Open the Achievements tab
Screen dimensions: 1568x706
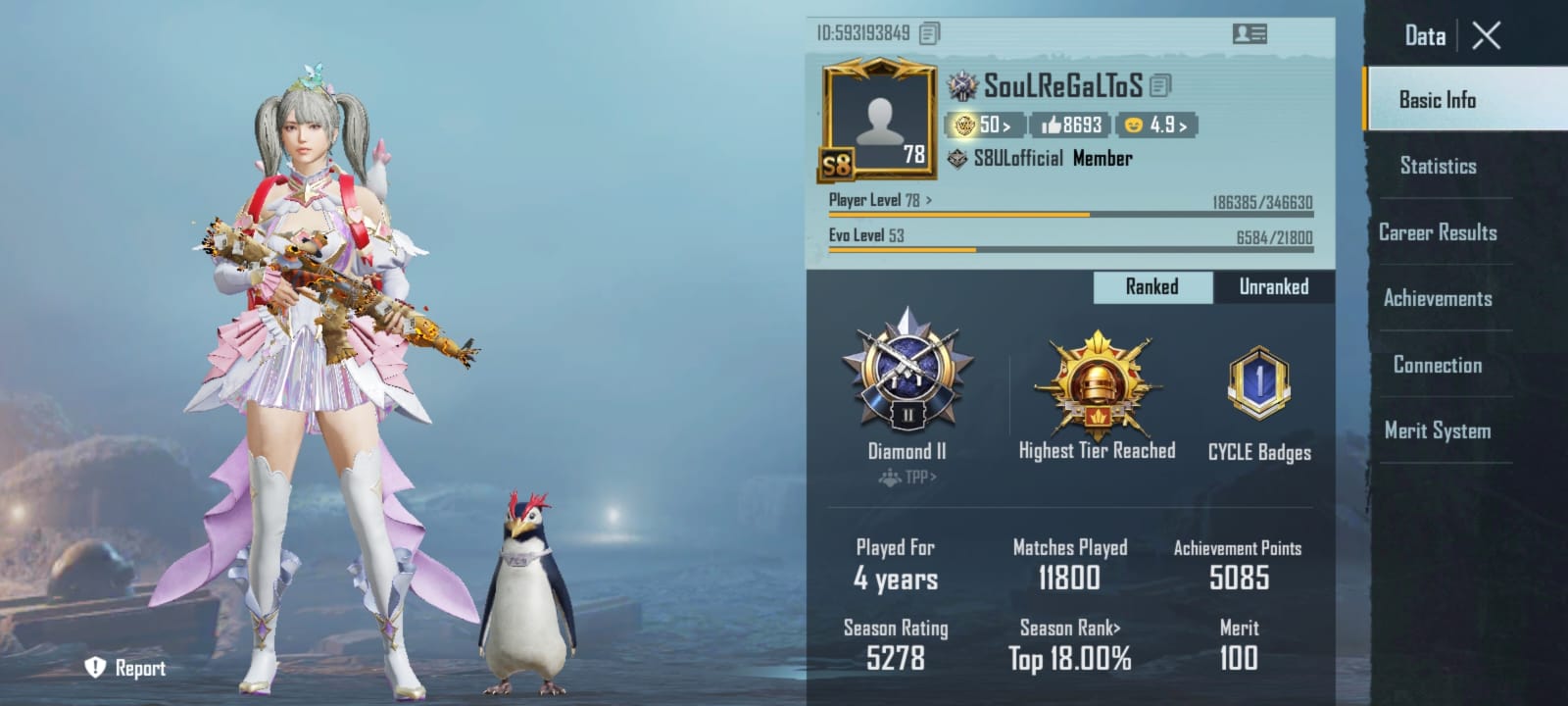pyautogui.click(x=1438, y=298)
